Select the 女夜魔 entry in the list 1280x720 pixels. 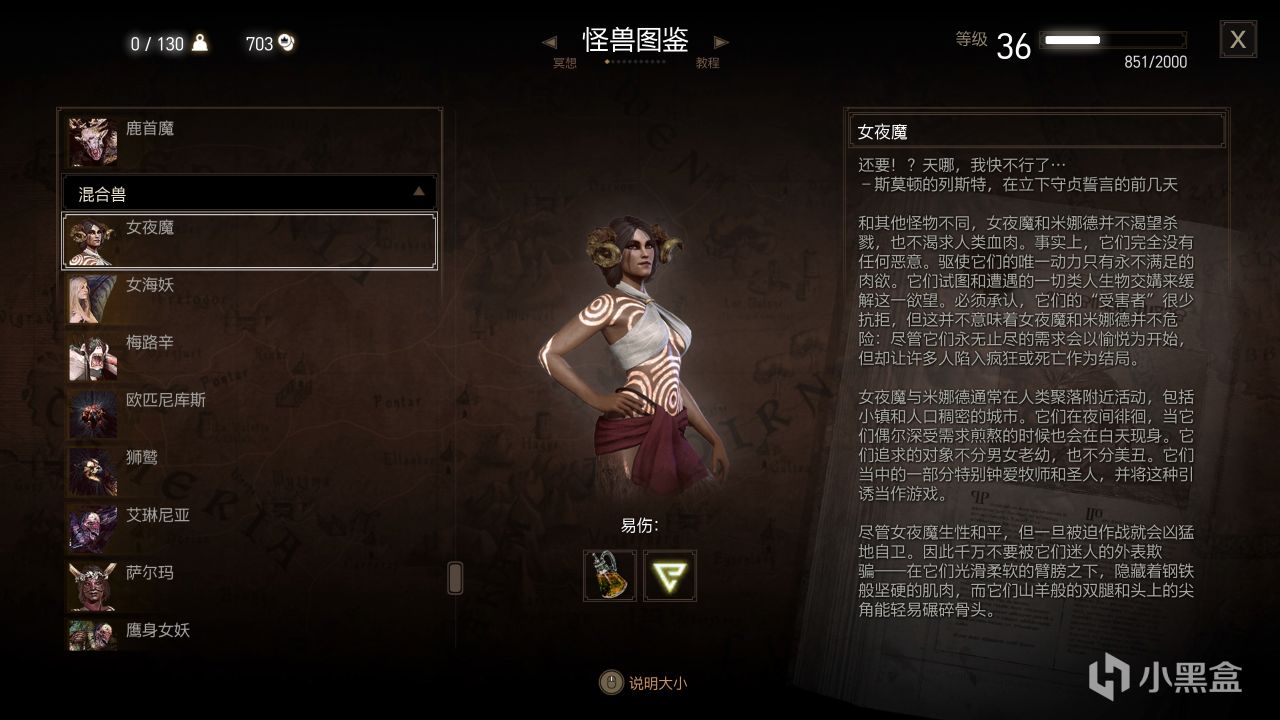pyautogui.click(x=250, y=241)
